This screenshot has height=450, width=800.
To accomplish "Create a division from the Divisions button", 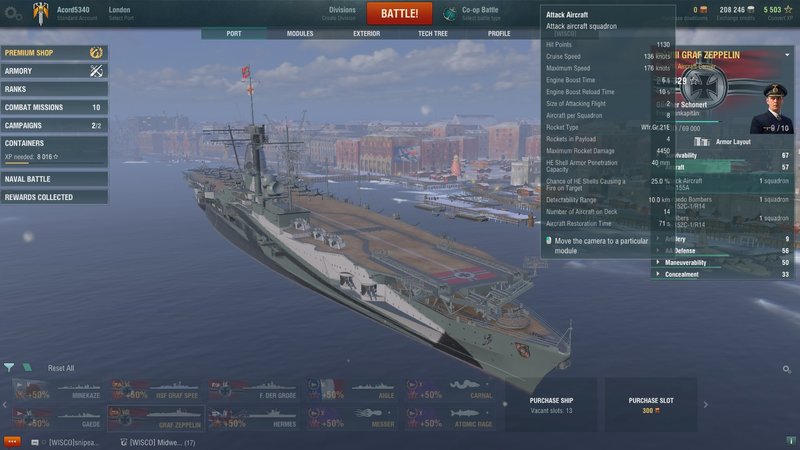I will click(342, 13).
